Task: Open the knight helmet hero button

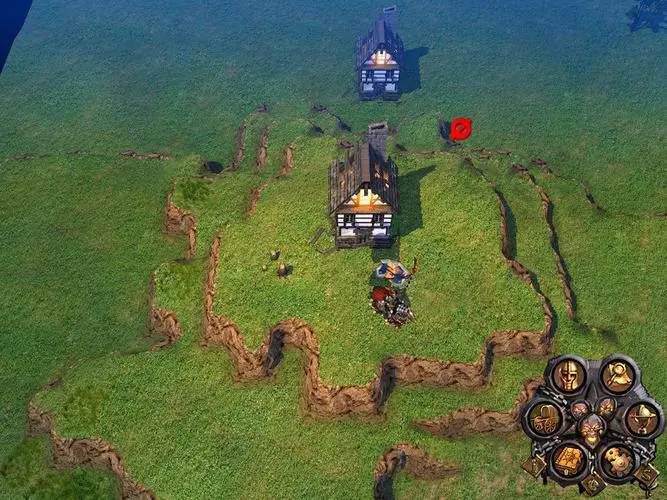Action: [x=568, y=376]
